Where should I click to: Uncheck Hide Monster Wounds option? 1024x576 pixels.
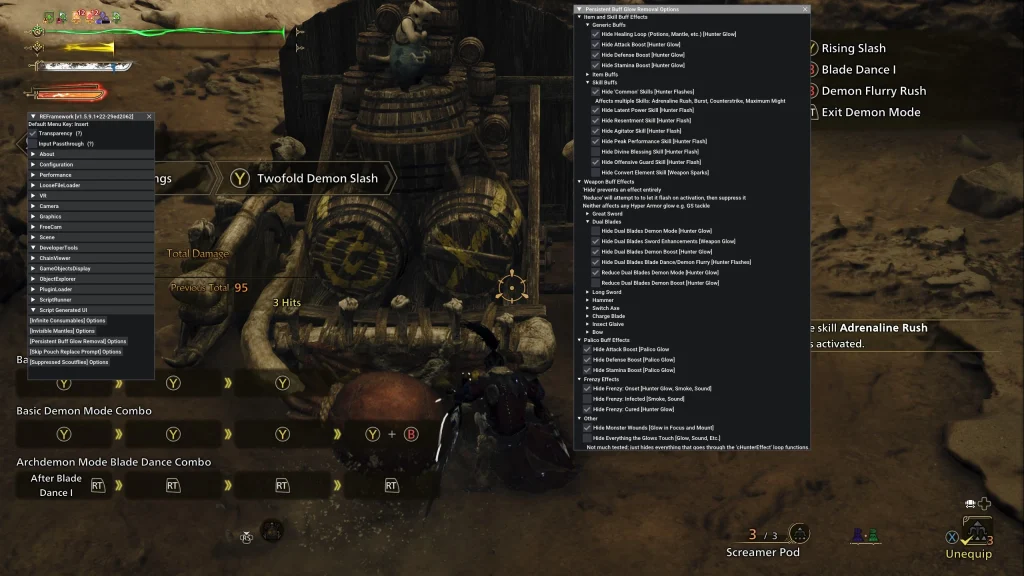tap(588, 427)
